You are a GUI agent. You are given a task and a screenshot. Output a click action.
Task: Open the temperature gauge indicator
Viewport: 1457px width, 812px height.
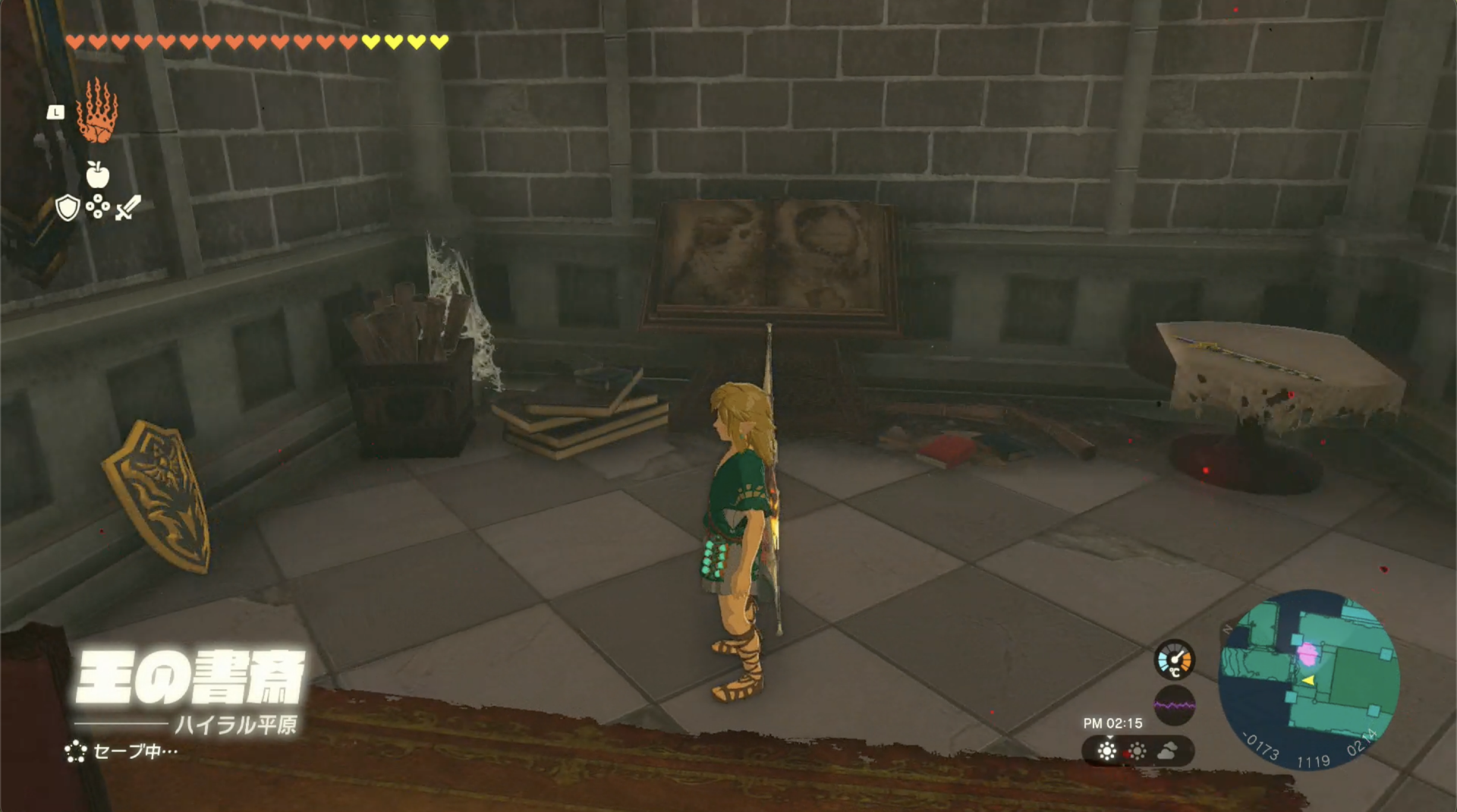(1174, 660)
